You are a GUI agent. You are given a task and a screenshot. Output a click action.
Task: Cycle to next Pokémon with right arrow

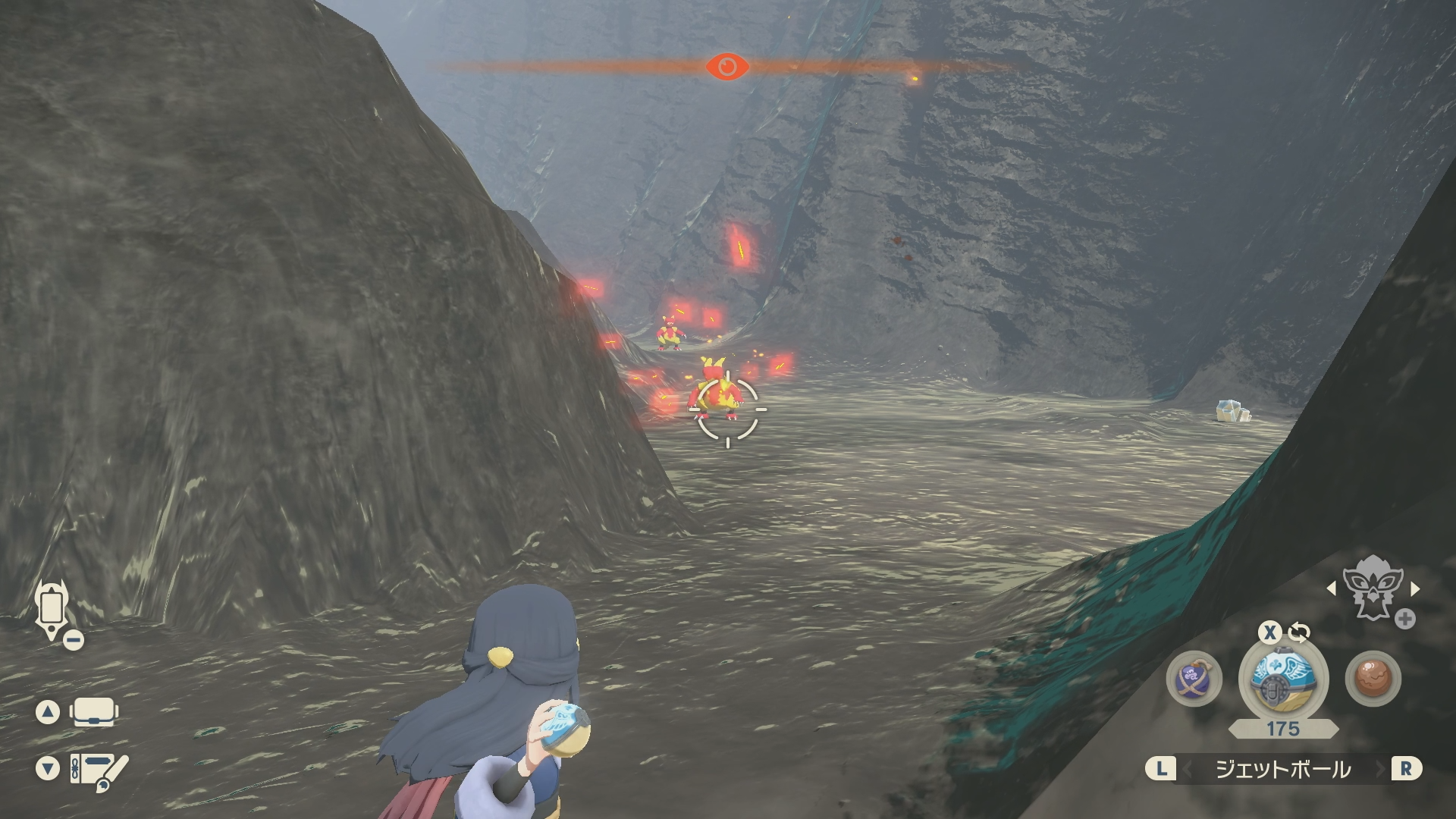1415,588
